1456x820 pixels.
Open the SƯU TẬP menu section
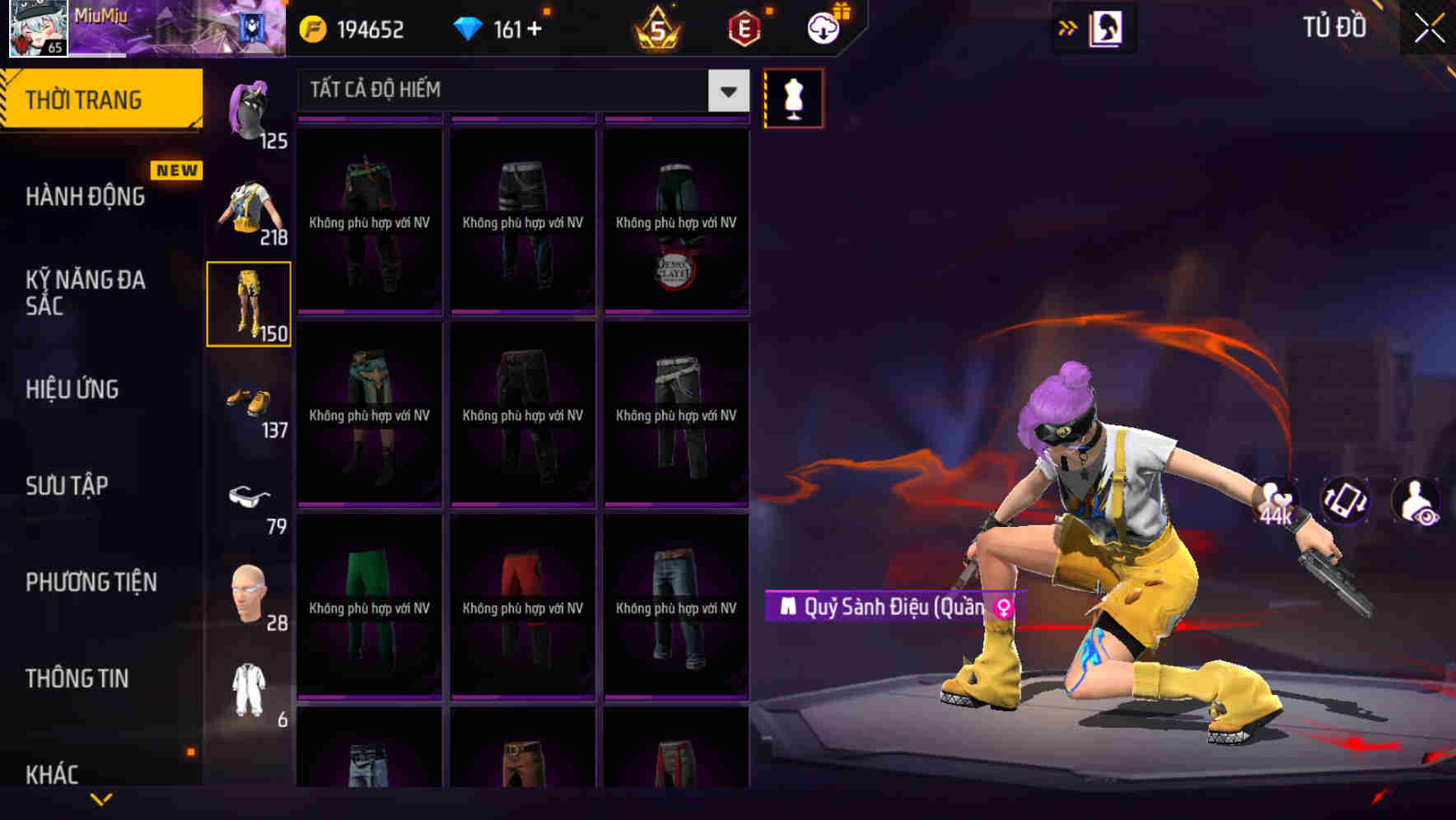tap(68, 486)
